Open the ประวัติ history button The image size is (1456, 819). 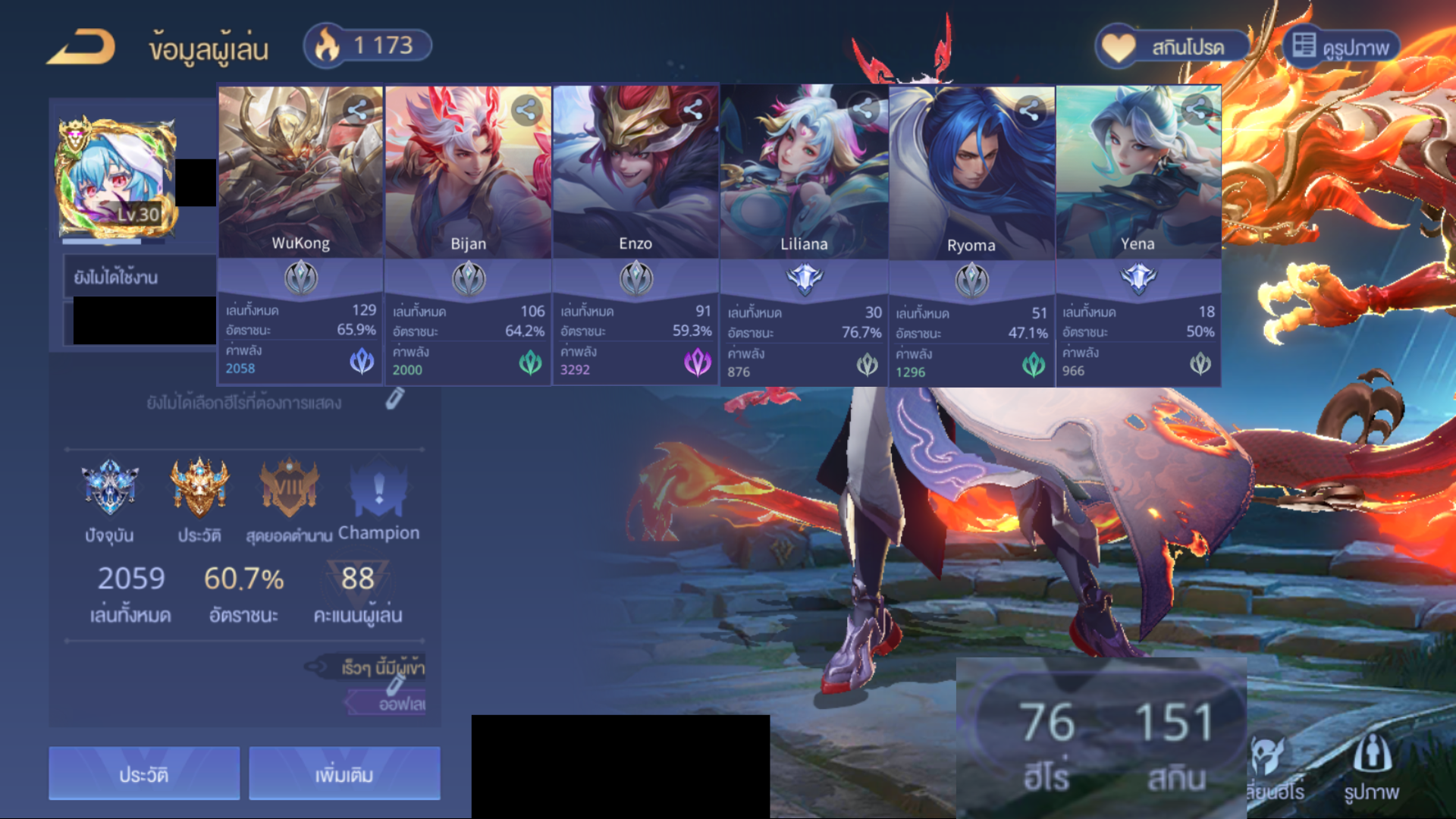coord(144,774)
